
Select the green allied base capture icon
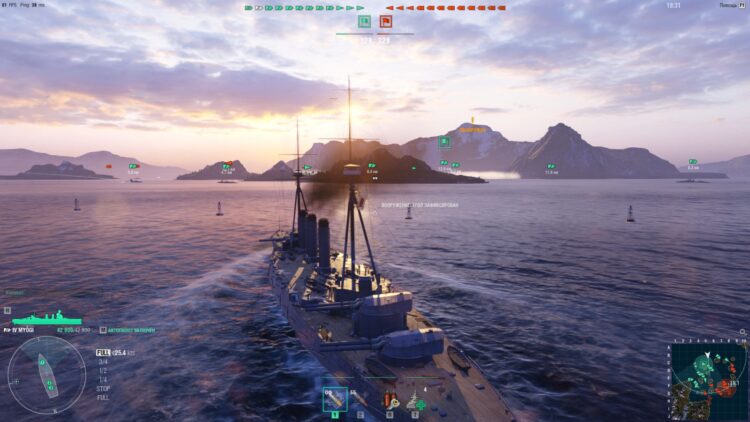364,20
